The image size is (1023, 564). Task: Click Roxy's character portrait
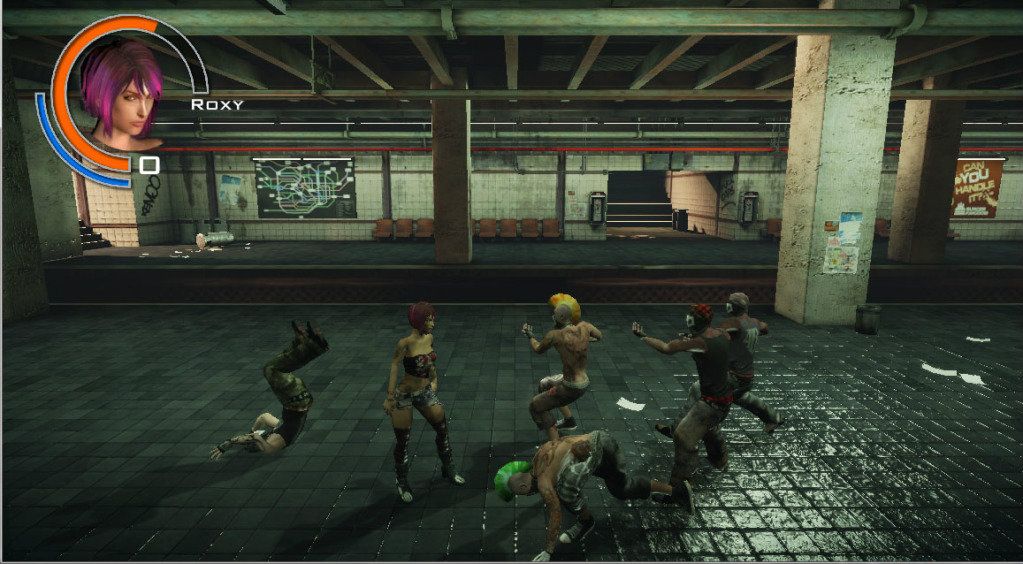point(120,92)
